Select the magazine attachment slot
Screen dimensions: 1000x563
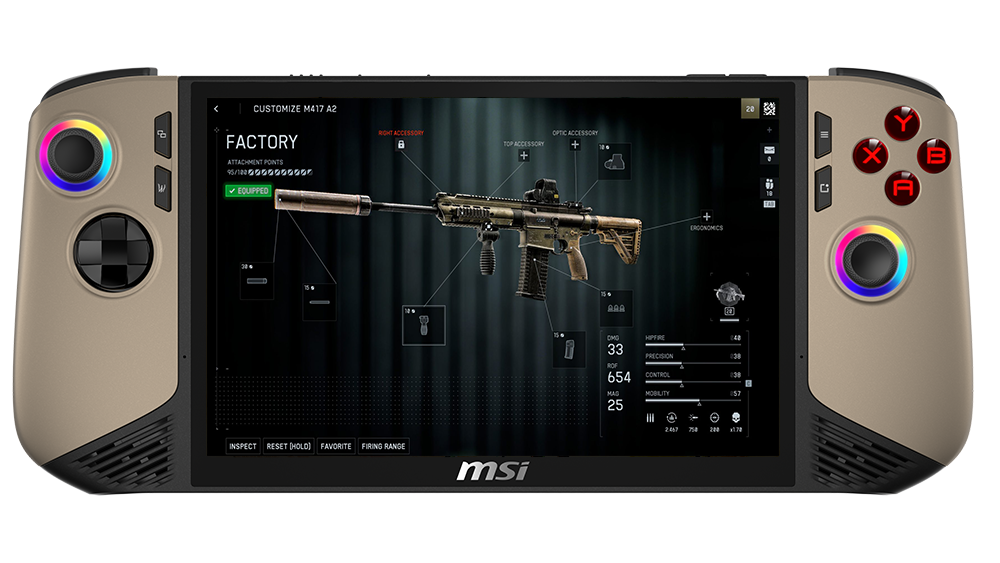click(569, 350)
